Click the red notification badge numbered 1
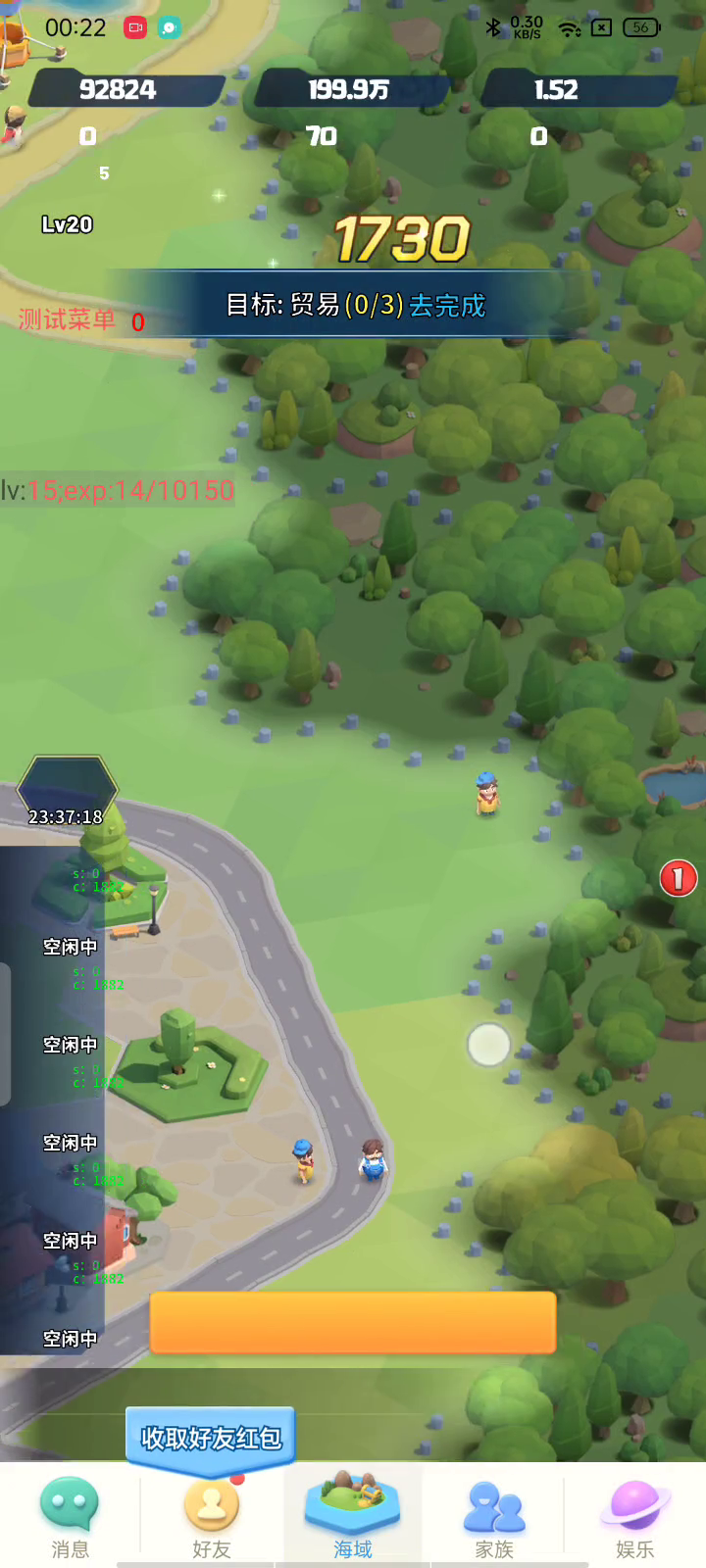Image resolution: width=706 pixels, height=1568 pixels. pyautogui.click(x=678, y=878)
